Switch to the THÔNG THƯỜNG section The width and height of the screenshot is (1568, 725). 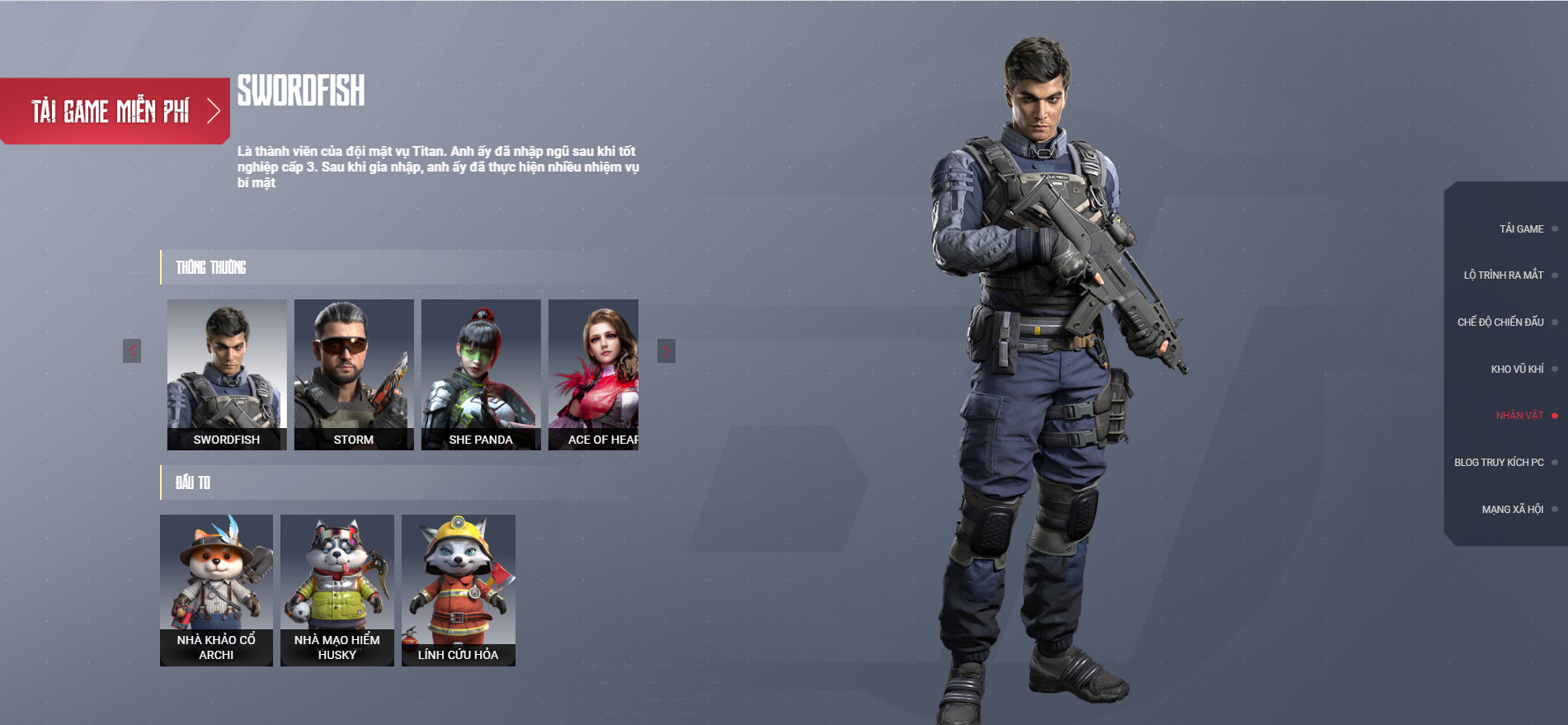click(209, 266)
